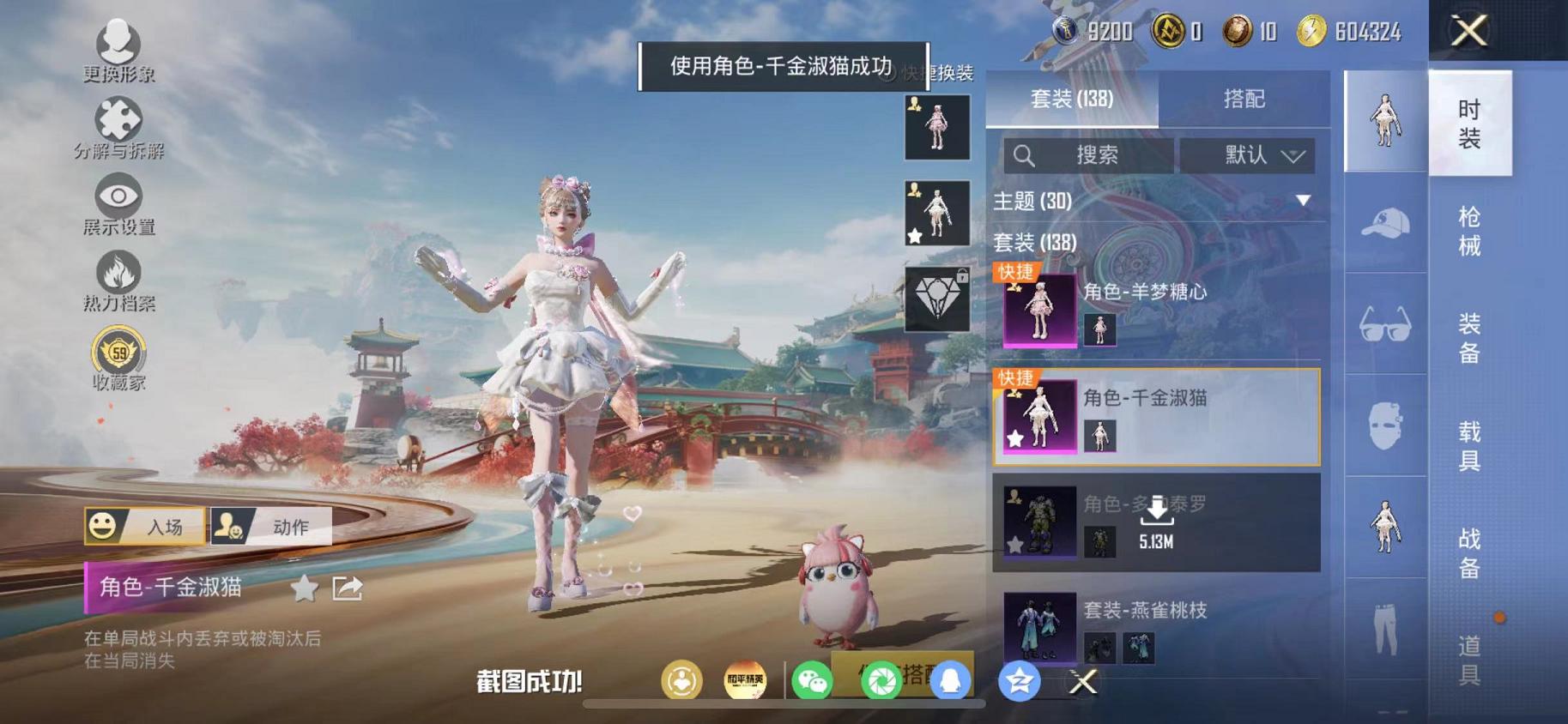Screen dimensions: 1568x724
Task: Switch to the 枪械 weapons section
Action: click(x=1470, y=243)
